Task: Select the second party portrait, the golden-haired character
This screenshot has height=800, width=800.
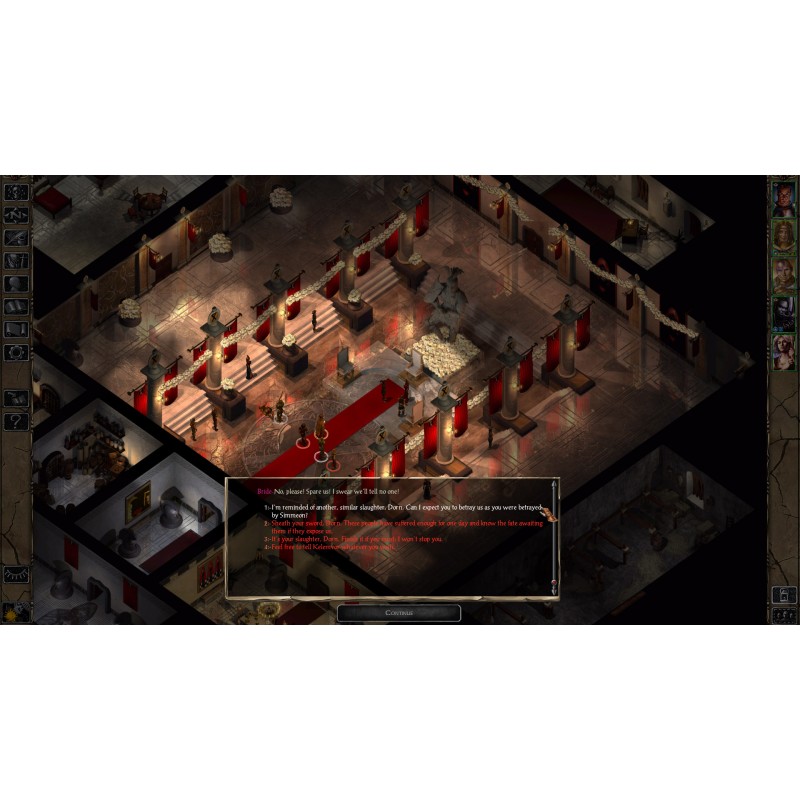Action: (x=781, y=236)
